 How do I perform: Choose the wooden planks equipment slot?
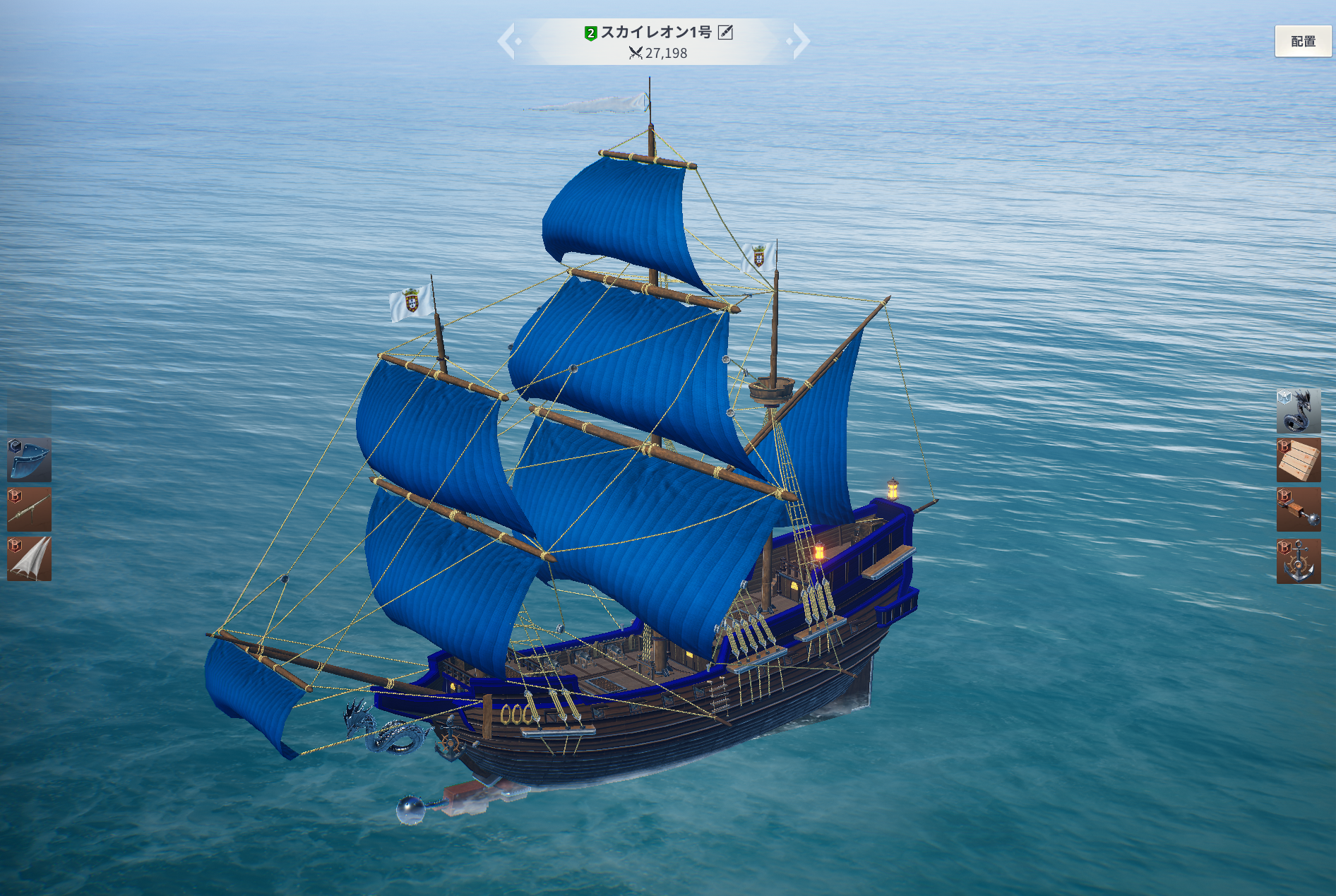1298,460
